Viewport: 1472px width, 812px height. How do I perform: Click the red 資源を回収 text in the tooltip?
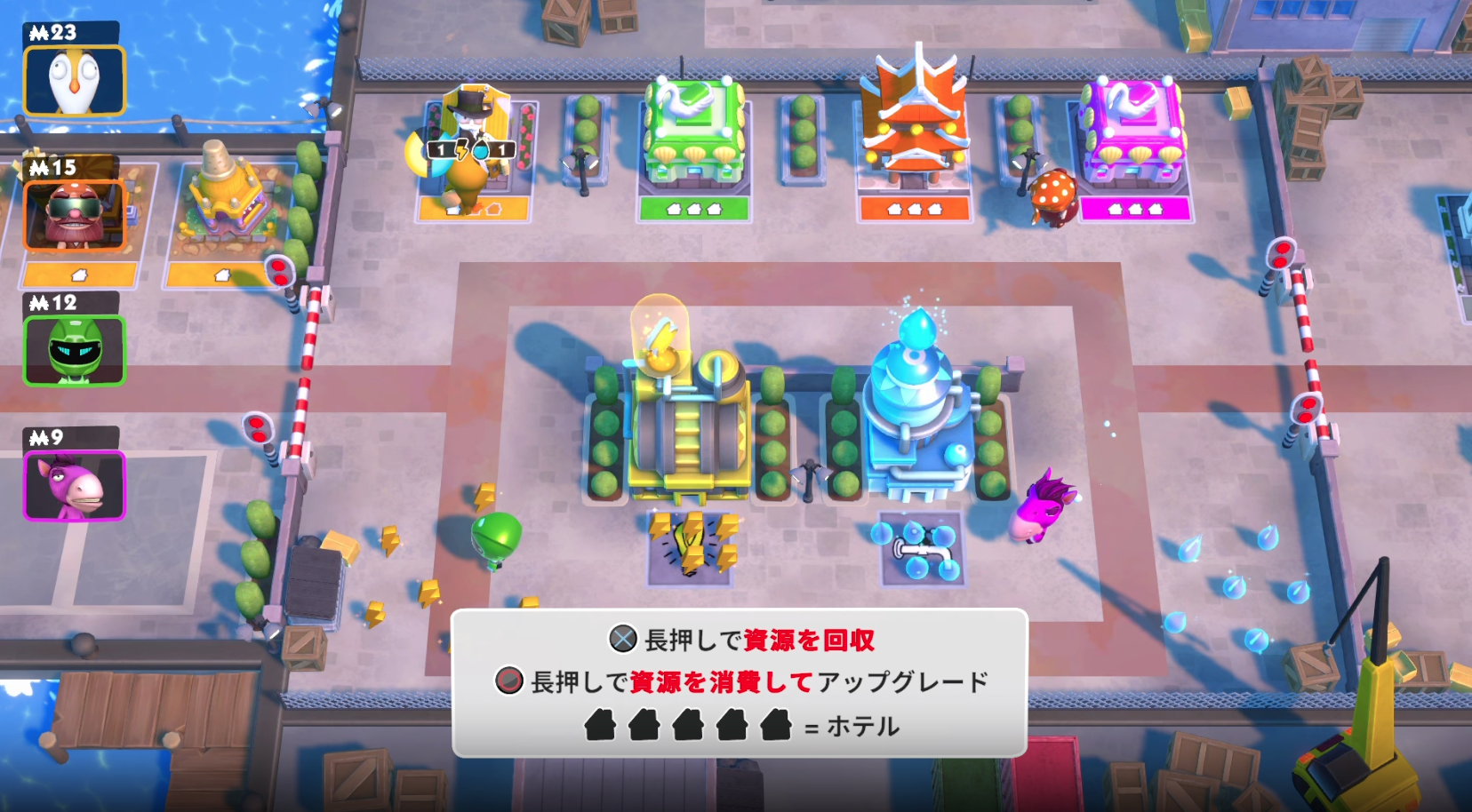coord(808,640)
